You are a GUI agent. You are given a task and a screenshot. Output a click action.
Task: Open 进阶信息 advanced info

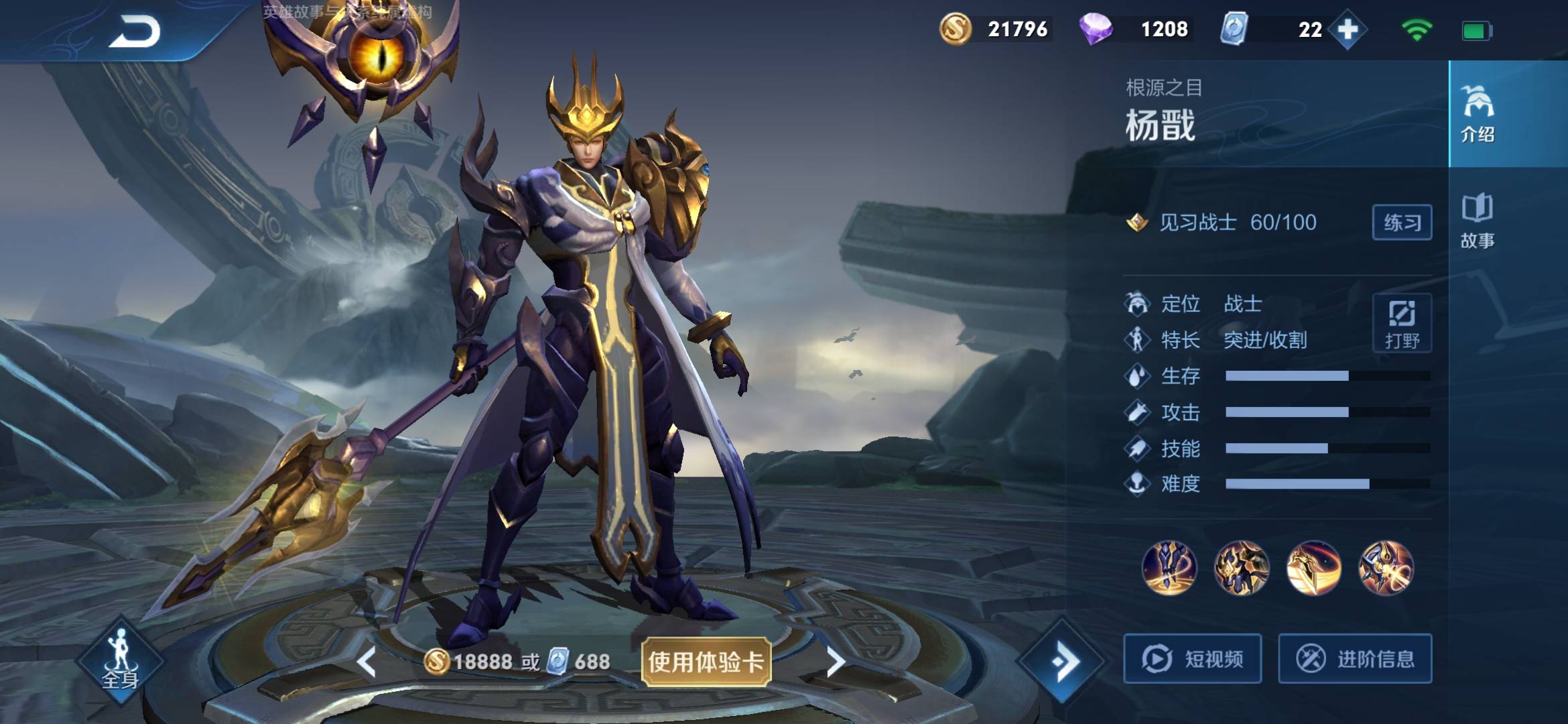1355,659
